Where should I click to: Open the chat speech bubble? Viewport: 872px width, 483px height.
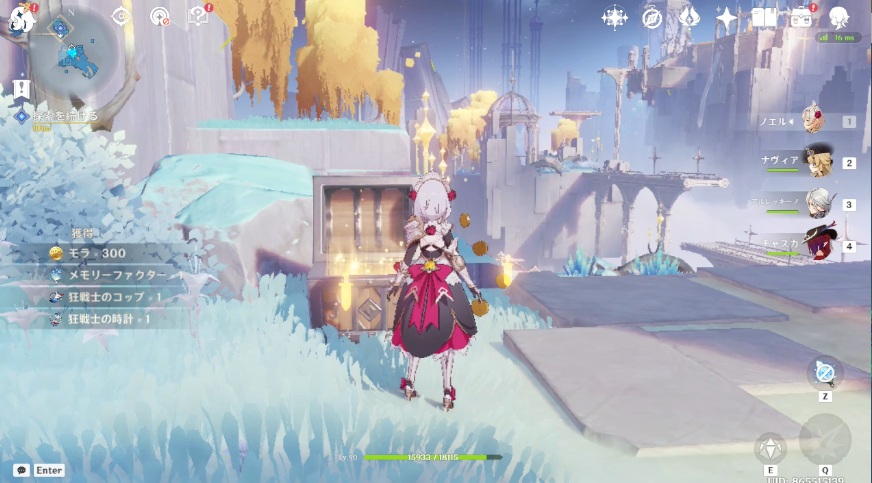pos(21,470)
